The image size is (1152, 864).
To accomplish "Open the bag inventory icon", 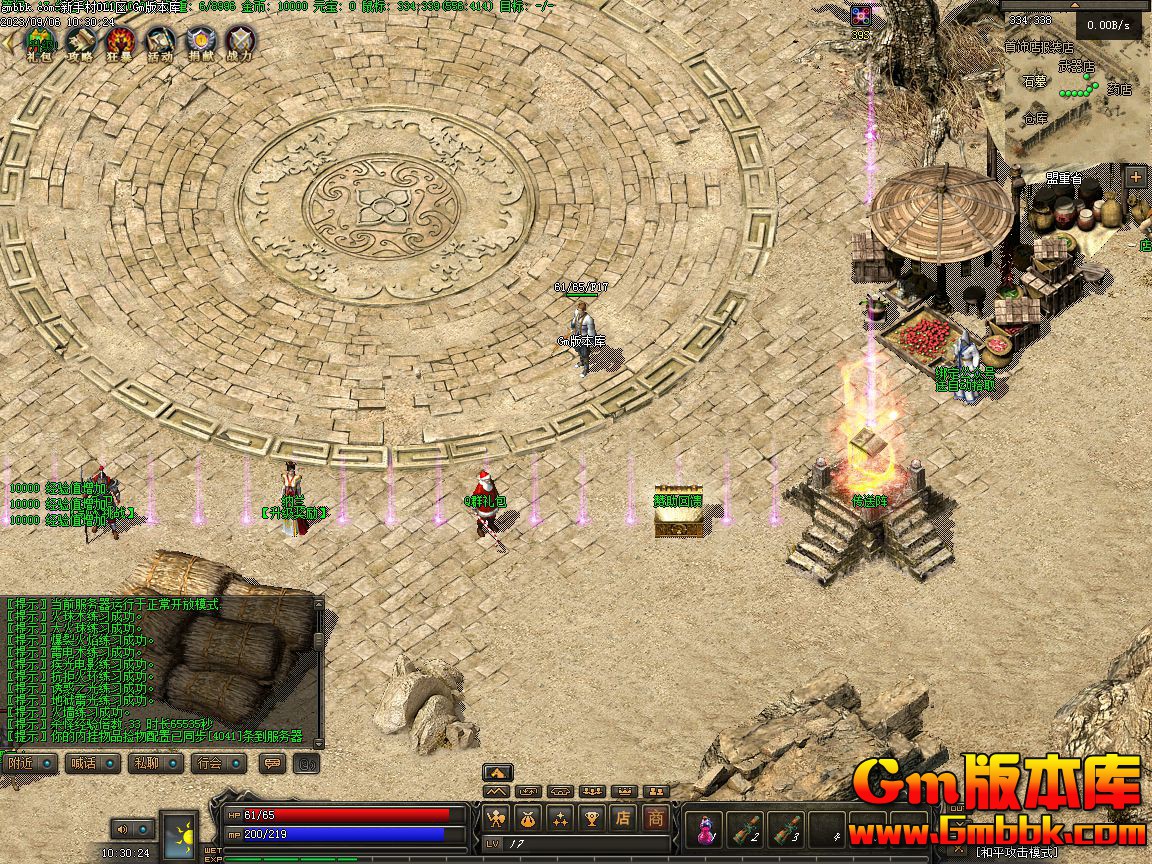I will (528, 818).
